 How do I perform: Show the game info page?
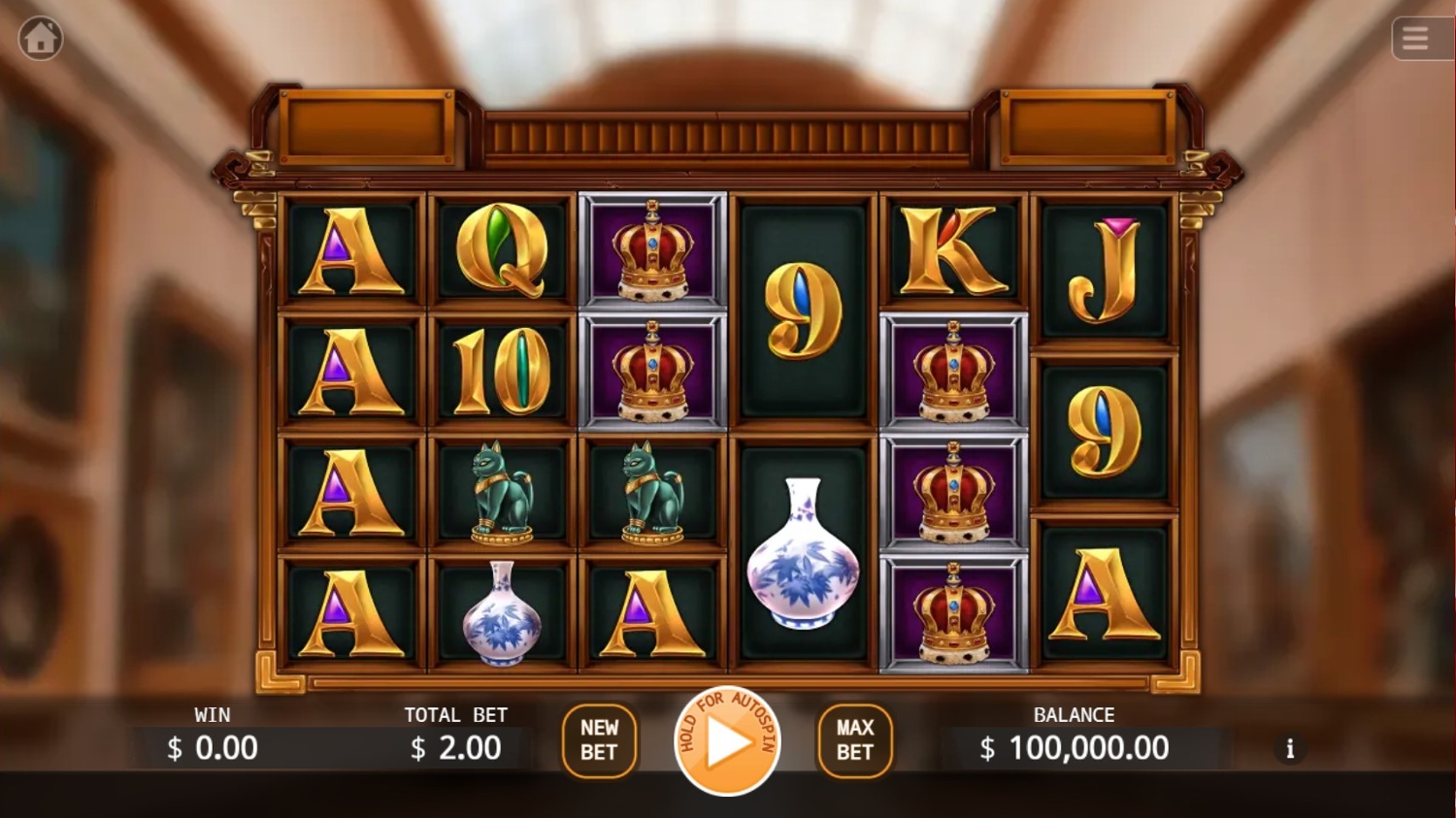pos(1290,748)
